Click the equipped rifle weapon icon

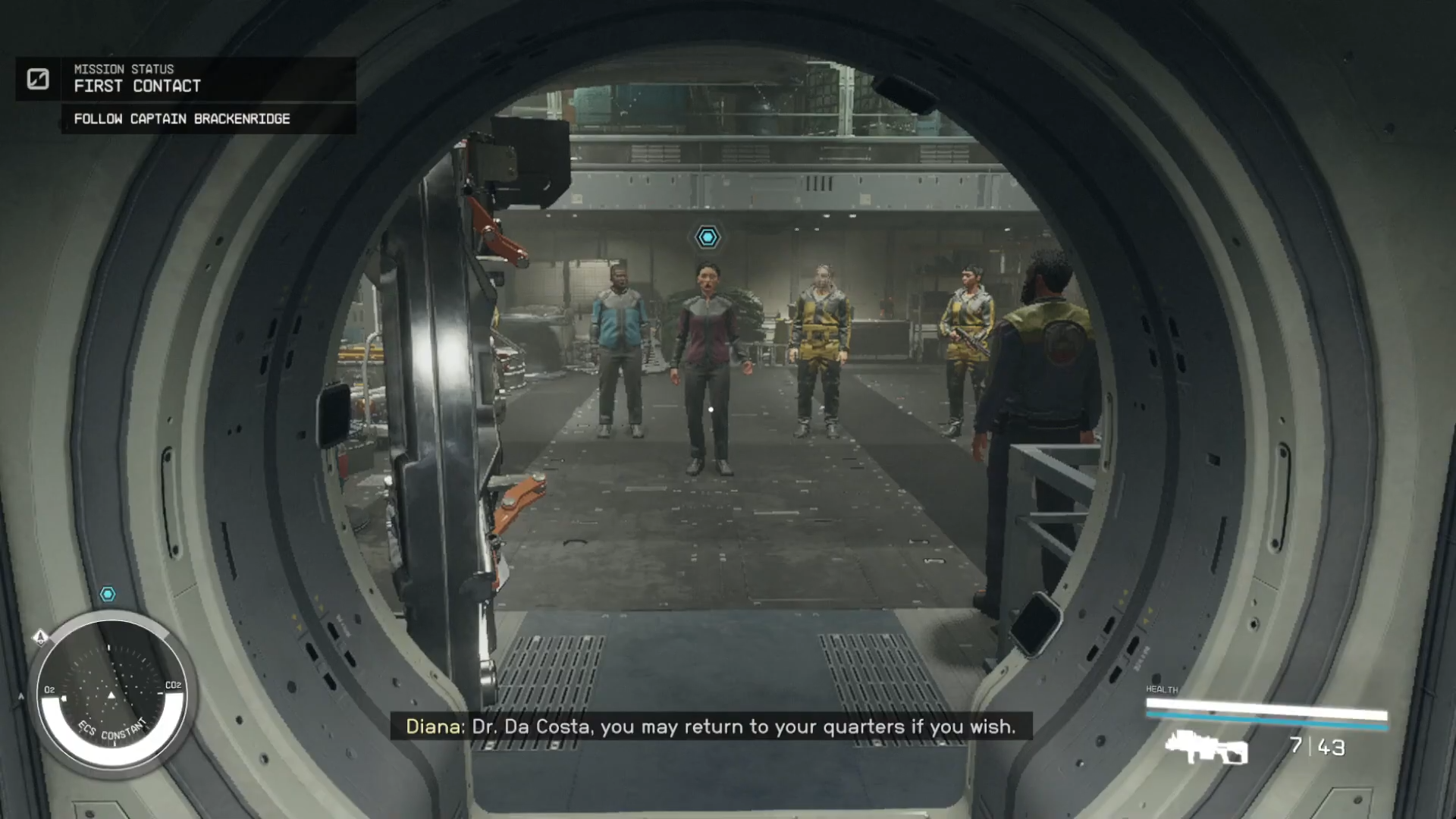[x=1206, y=747]
